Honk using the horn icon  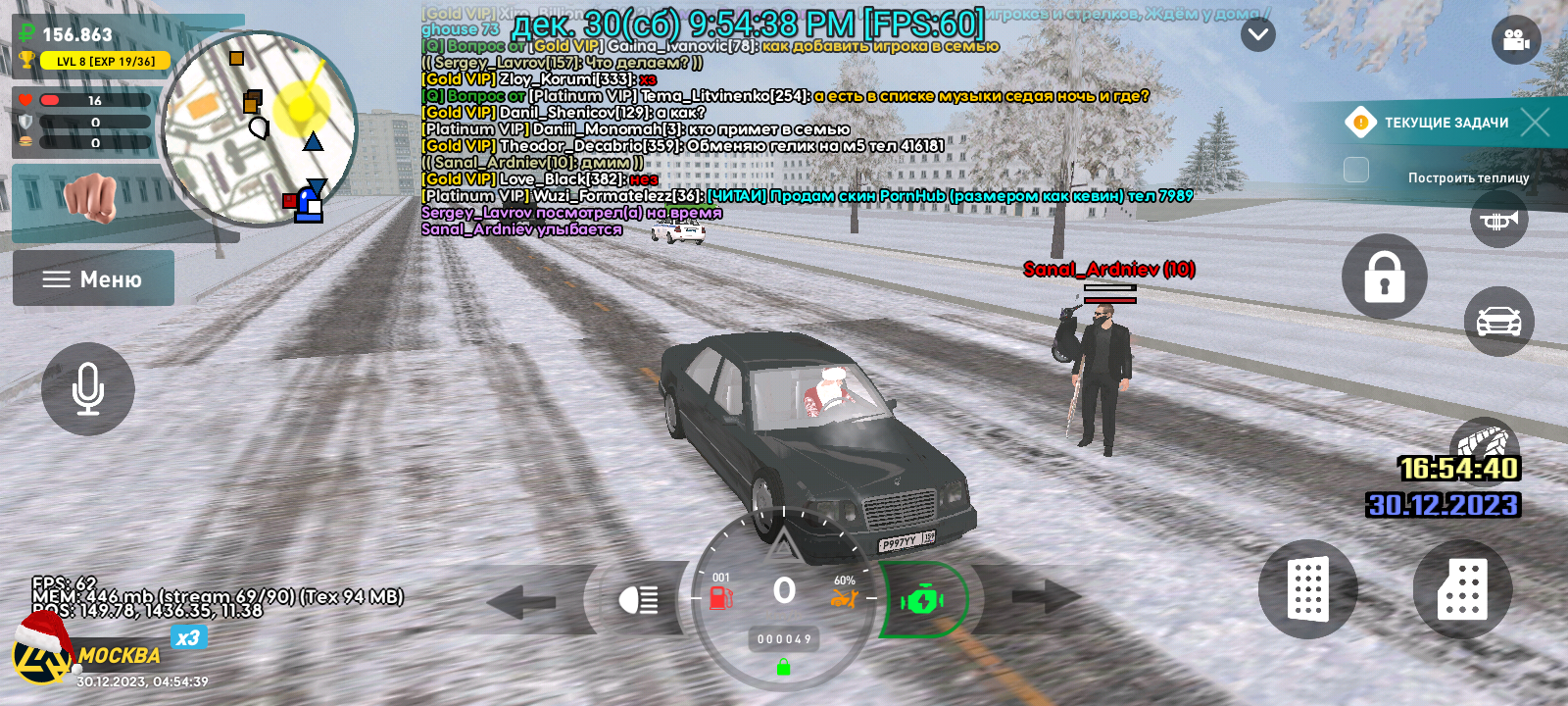pos(1498,220)
